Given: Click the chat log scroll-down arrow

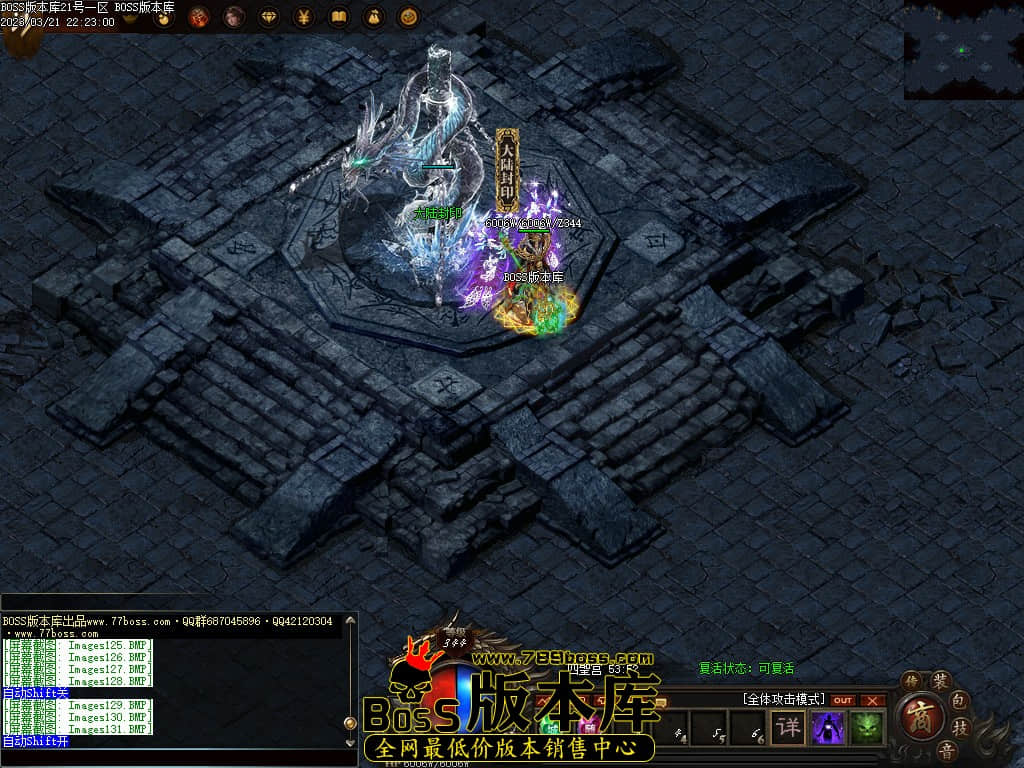Looking at the screenshot, I should [x=350, y=743].
